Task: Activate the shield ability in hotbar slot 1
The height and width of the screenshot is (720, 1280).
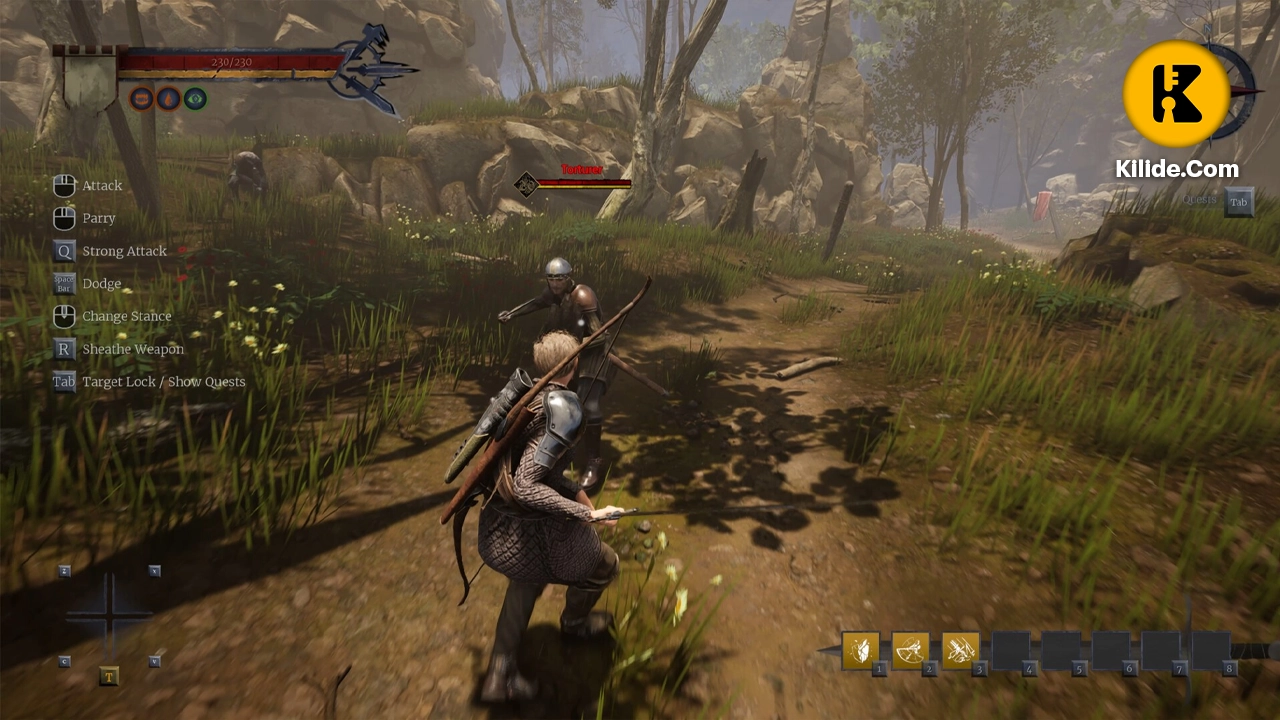Action: coord(860,650)
